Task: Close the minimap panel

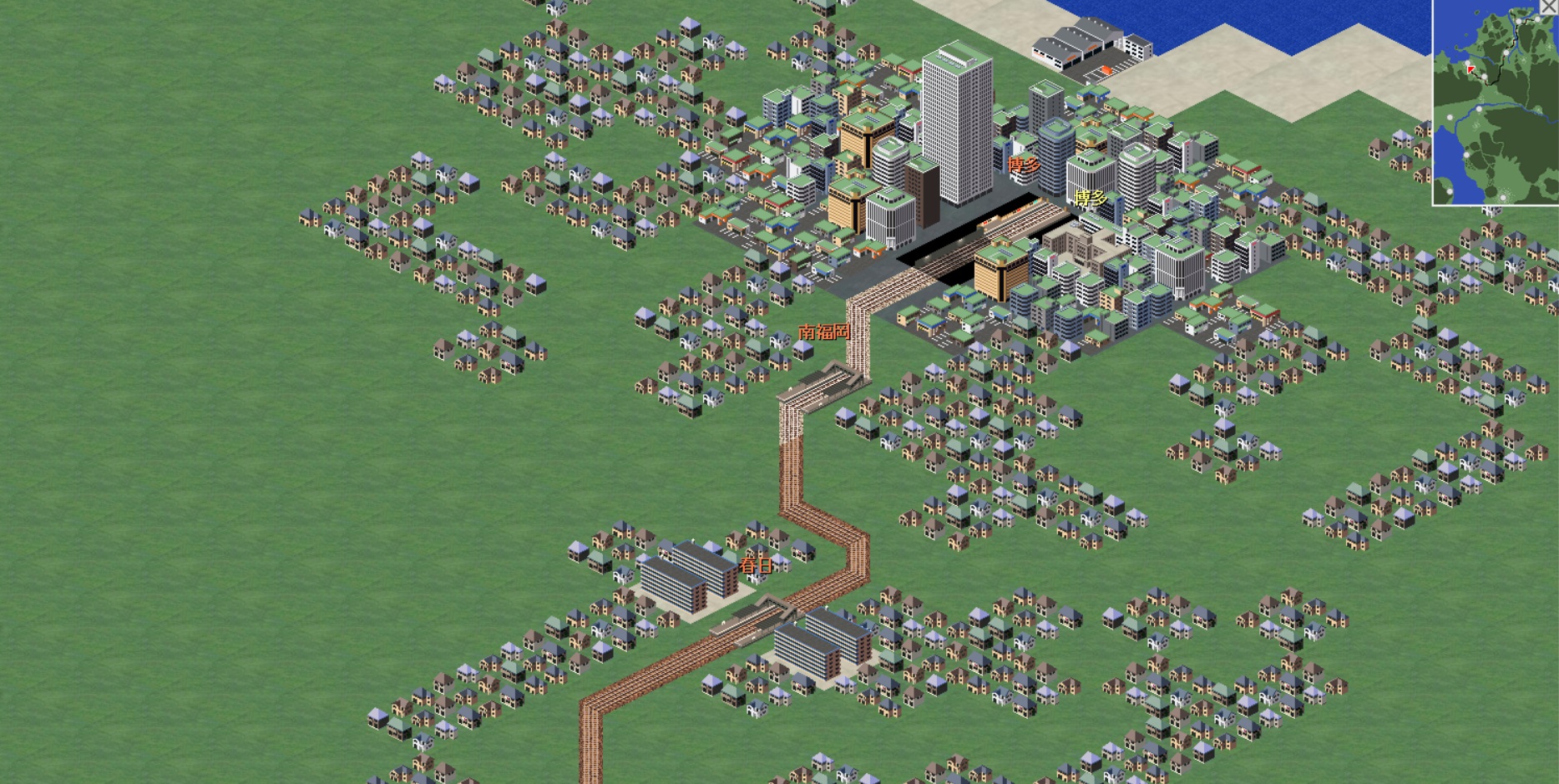Action: coord(1549,7)
